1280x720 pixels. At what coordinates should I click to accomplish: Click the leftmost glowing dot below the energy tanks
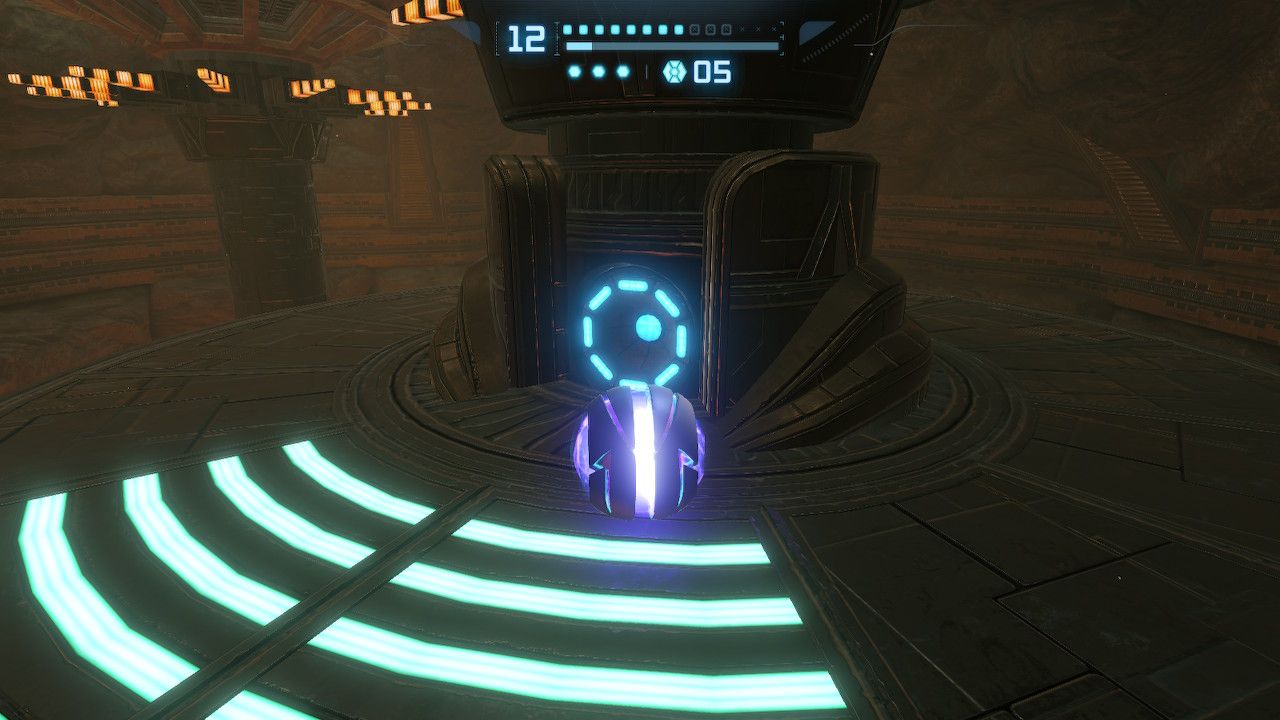573,70
